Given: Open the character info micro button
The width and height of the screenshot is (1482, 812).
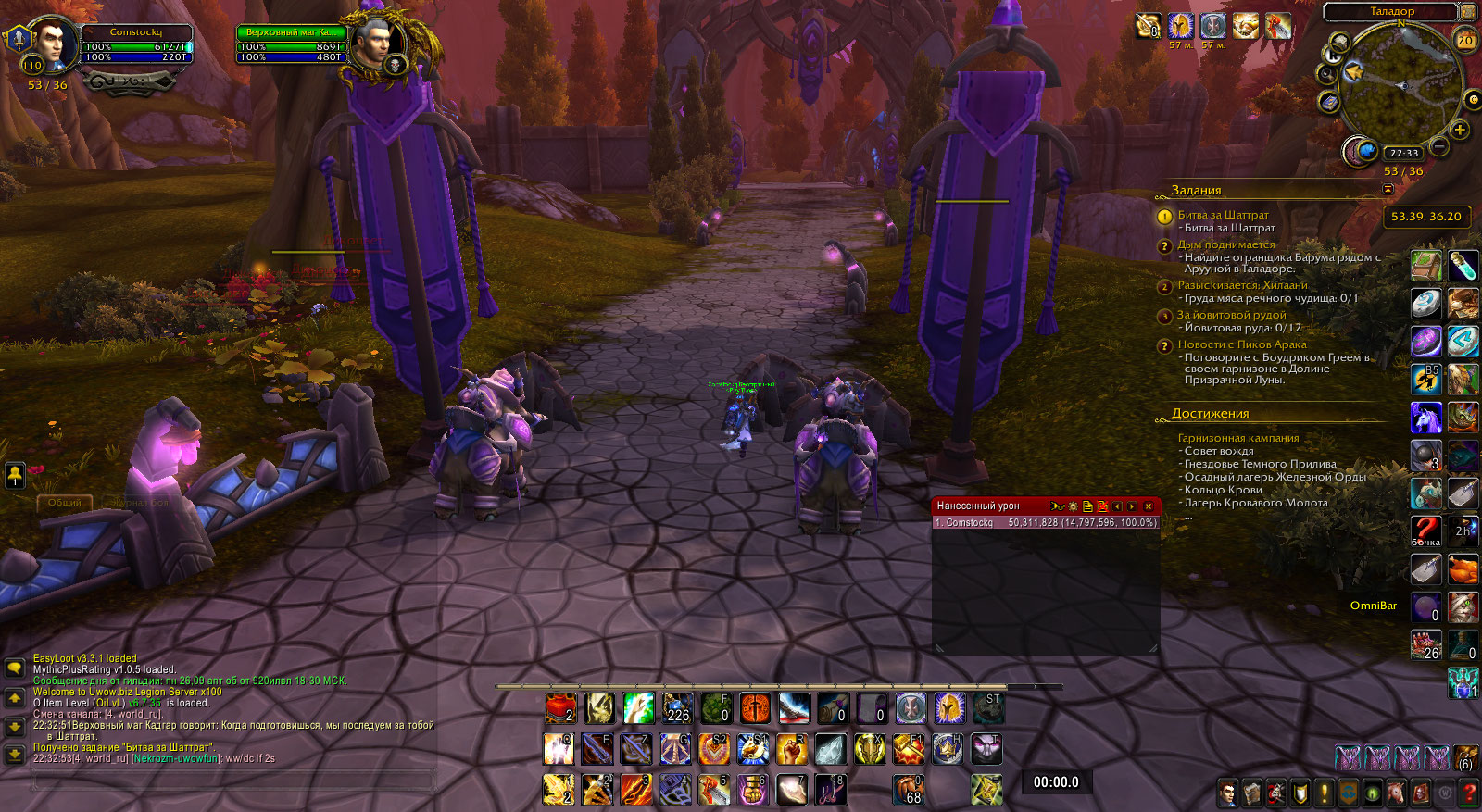Looking at the screenshot, I should pyautogui.click(x=1228, y=793).
